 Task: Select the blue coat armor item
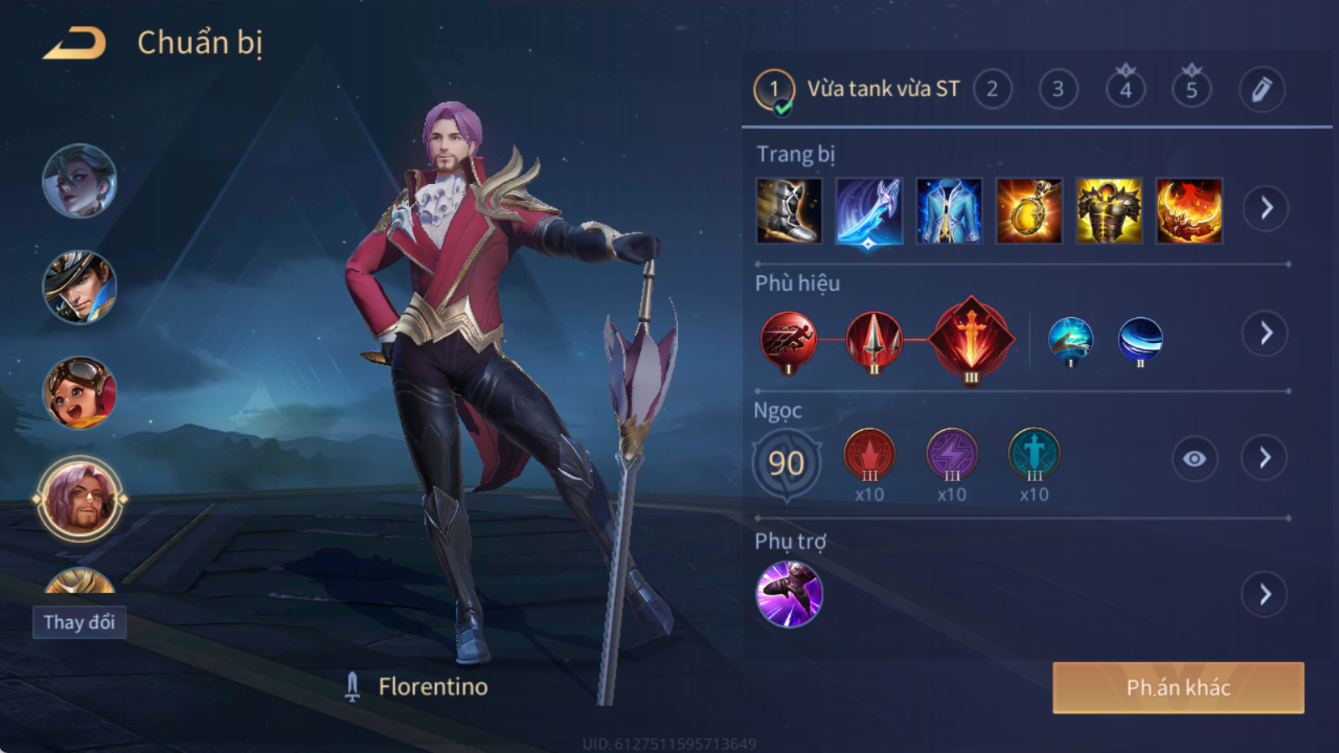pos(949,211)
